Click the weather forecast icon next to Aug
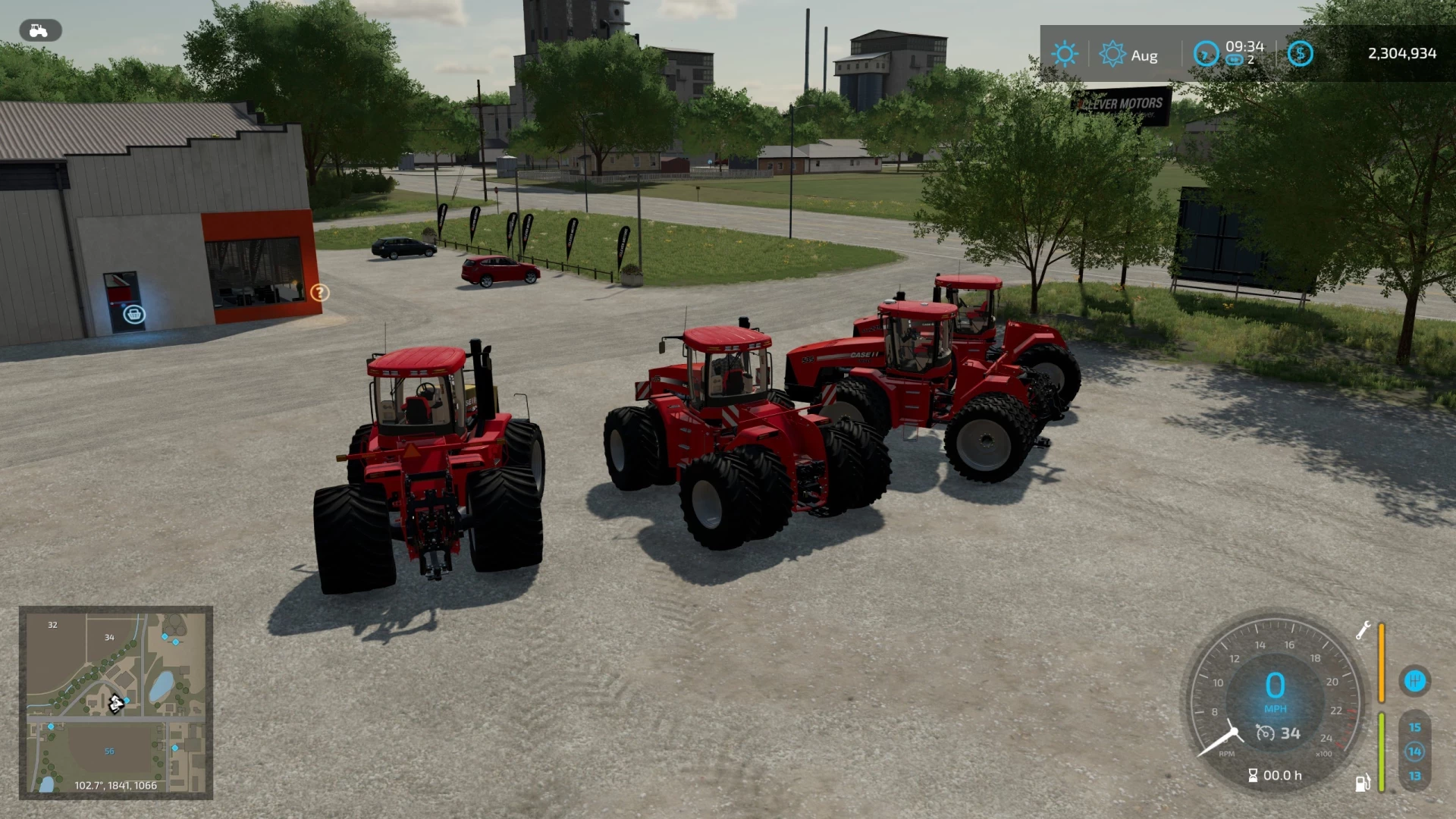The image size is (1456, 819). click(x=1113, y=53)
